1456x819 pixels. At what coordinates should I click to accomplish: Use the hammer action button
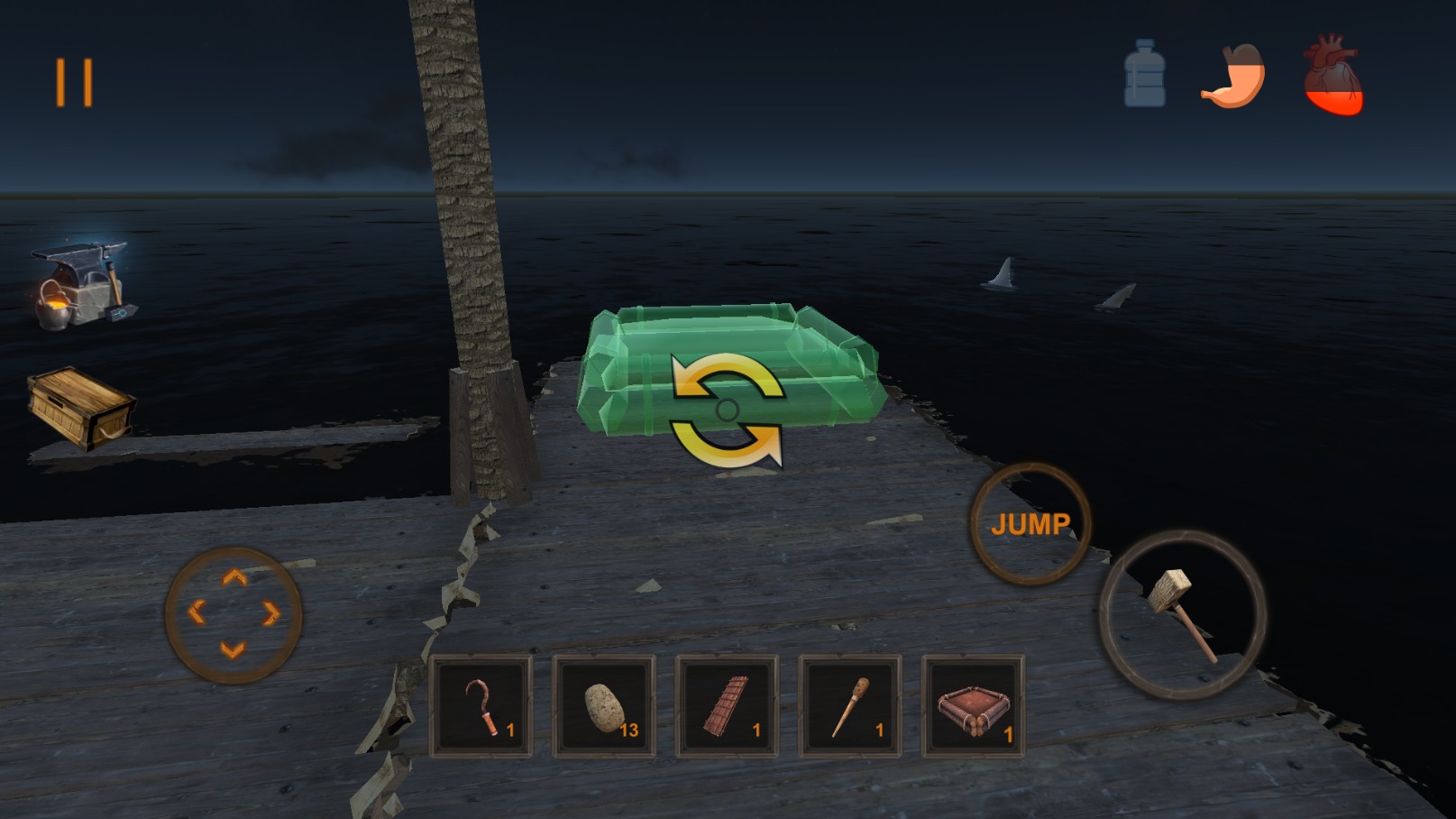coord(1182,615)
